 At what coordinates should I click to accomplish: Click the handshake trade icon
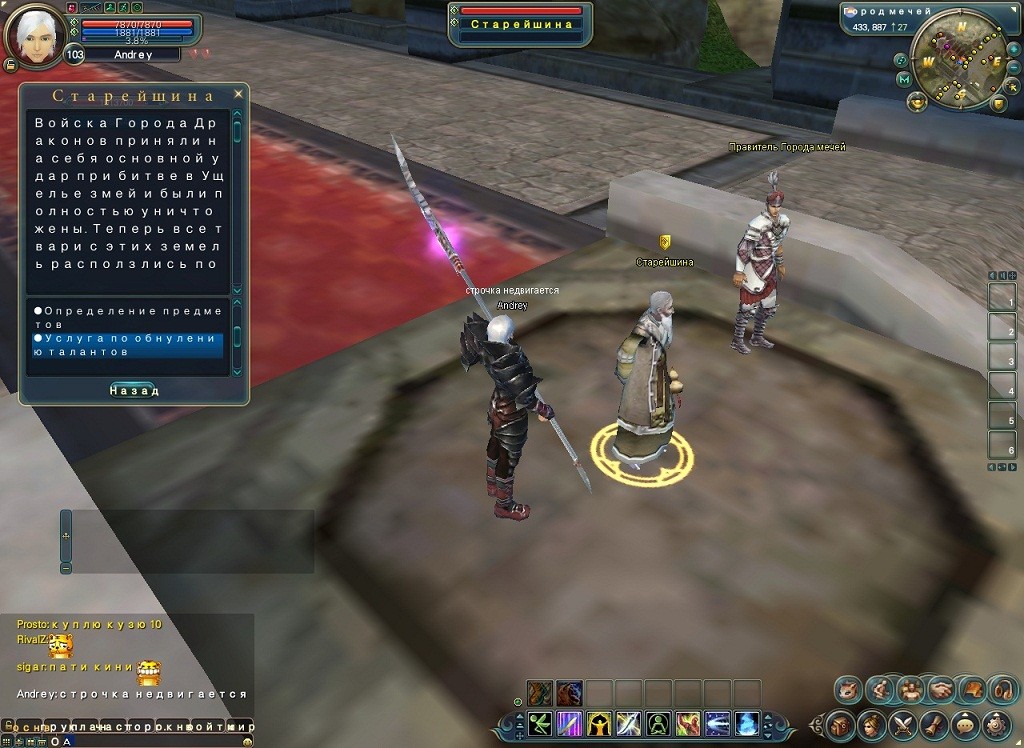[941, 689]
